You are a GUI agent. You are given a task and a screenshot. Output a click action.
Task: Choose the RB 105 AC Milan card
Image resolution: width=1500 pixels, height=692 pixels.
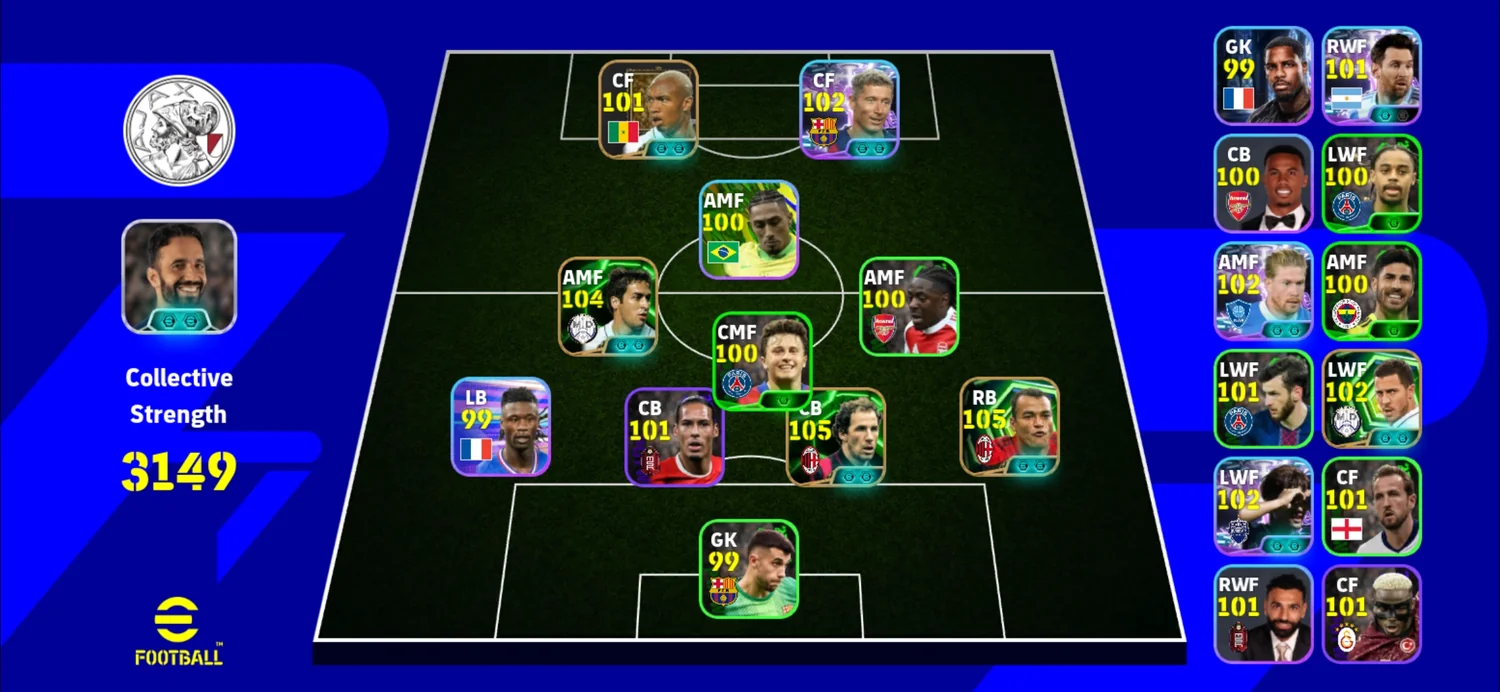pos(1009,426)
